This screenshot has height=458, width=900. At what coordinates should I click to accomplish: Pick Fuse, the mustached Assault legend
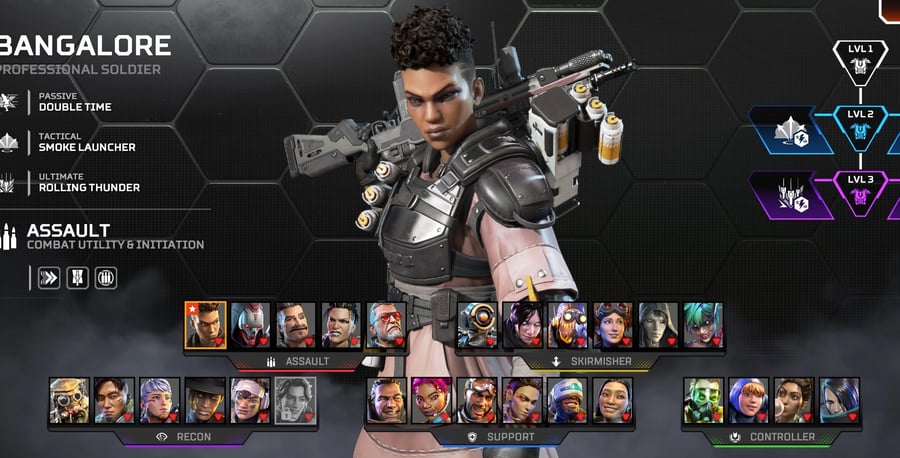tap(296, 325)
